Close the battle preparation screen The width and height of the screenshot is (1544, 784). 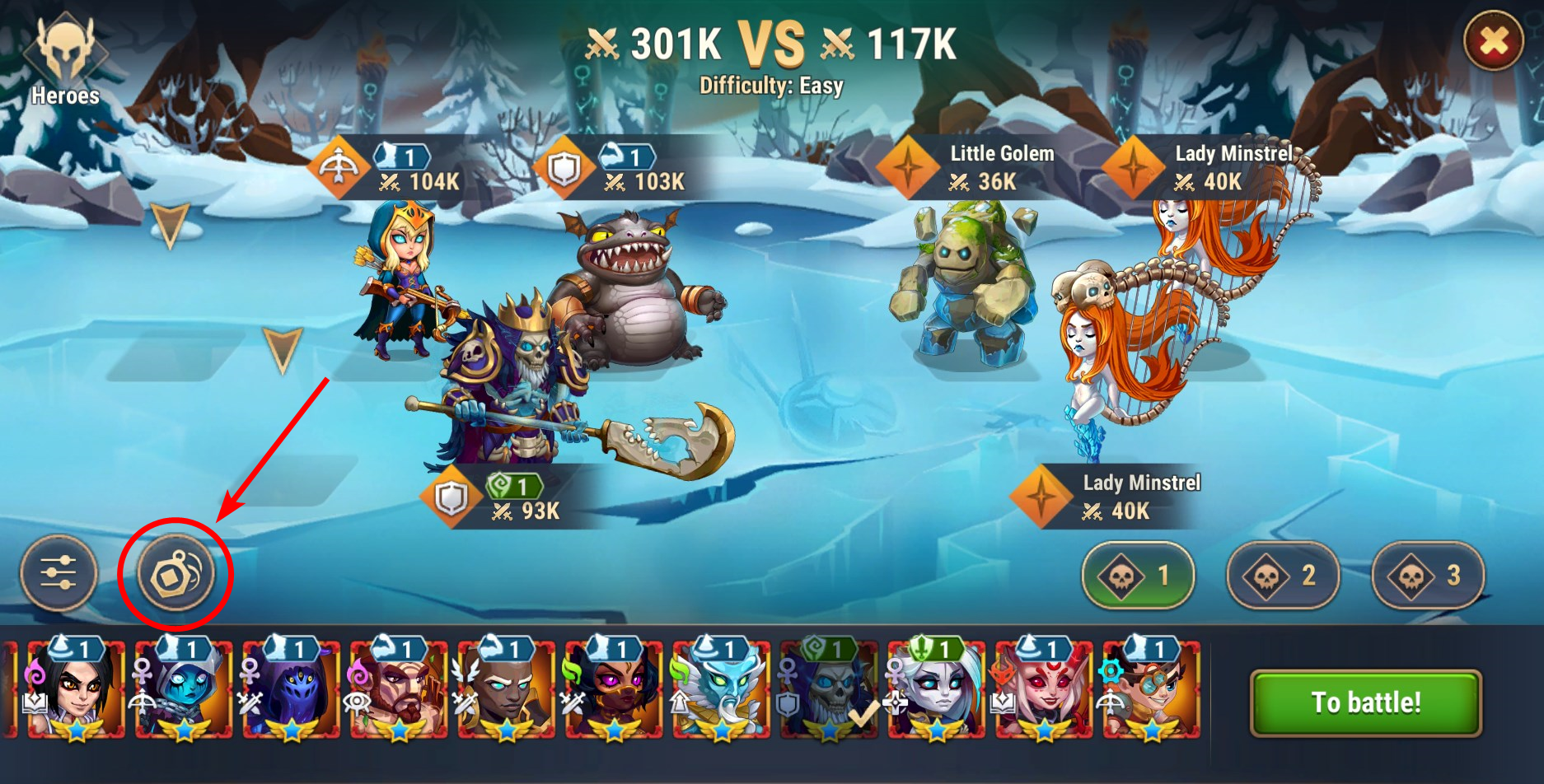(1493, 41)
